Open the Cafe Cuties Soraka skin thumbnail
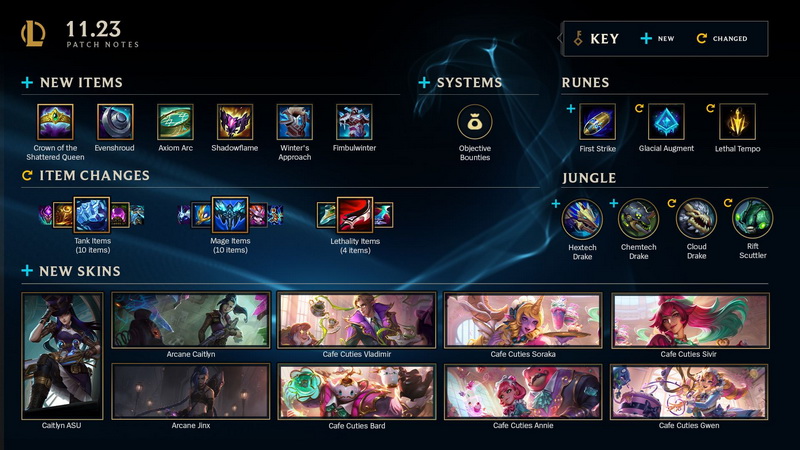800x450 pixels. pyautogui.click(x=523, y=320)
